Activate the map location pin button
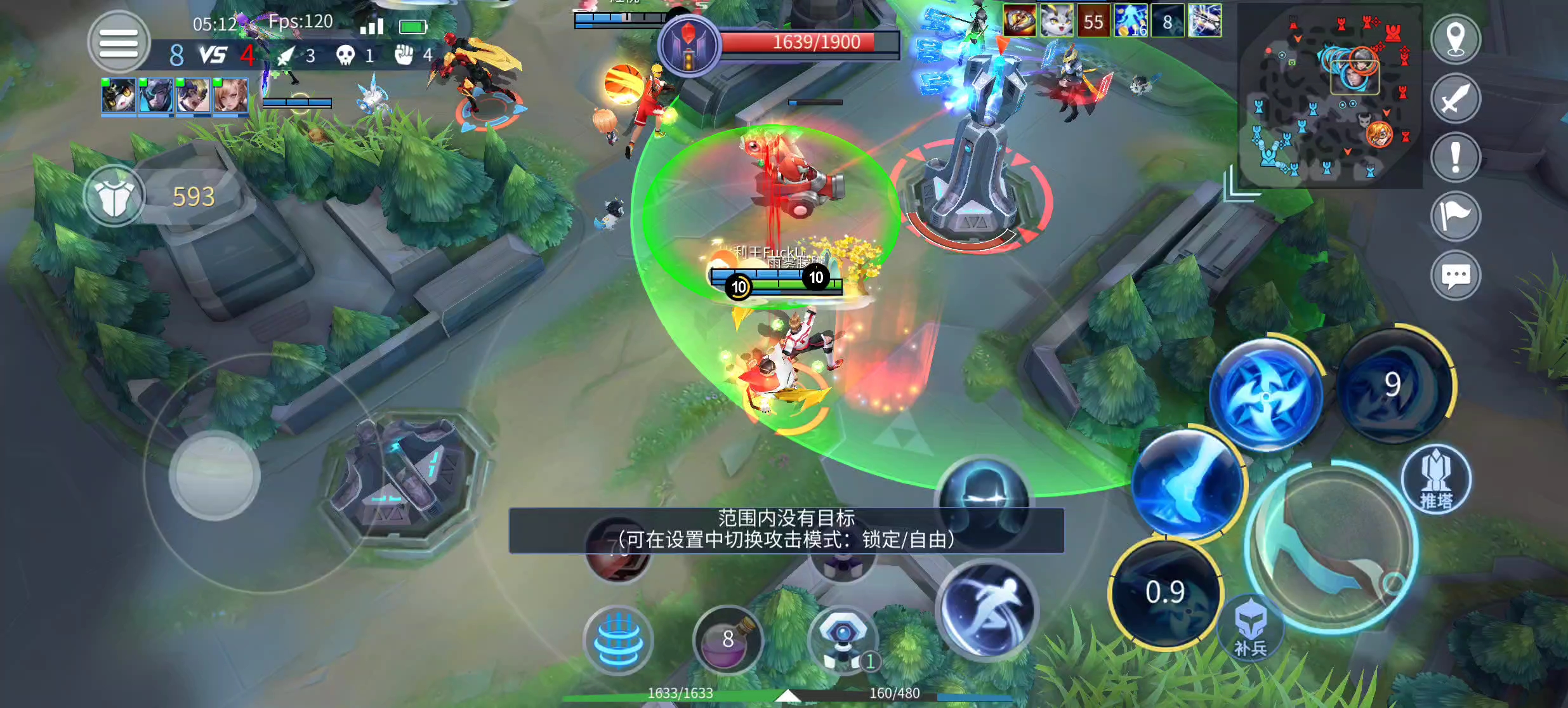The width and height of the screenshot is (1568, 708). click(x=1456, y=39)
